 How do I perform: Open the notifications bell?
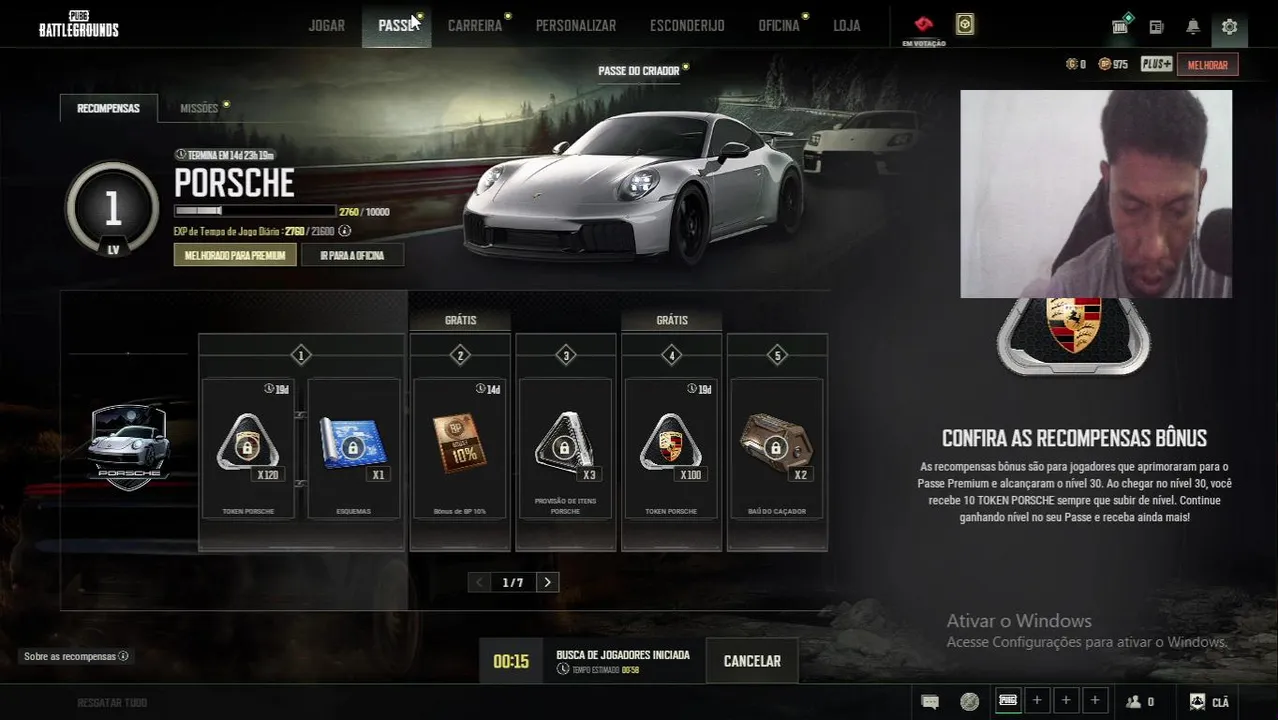(x=1193, y=27)
